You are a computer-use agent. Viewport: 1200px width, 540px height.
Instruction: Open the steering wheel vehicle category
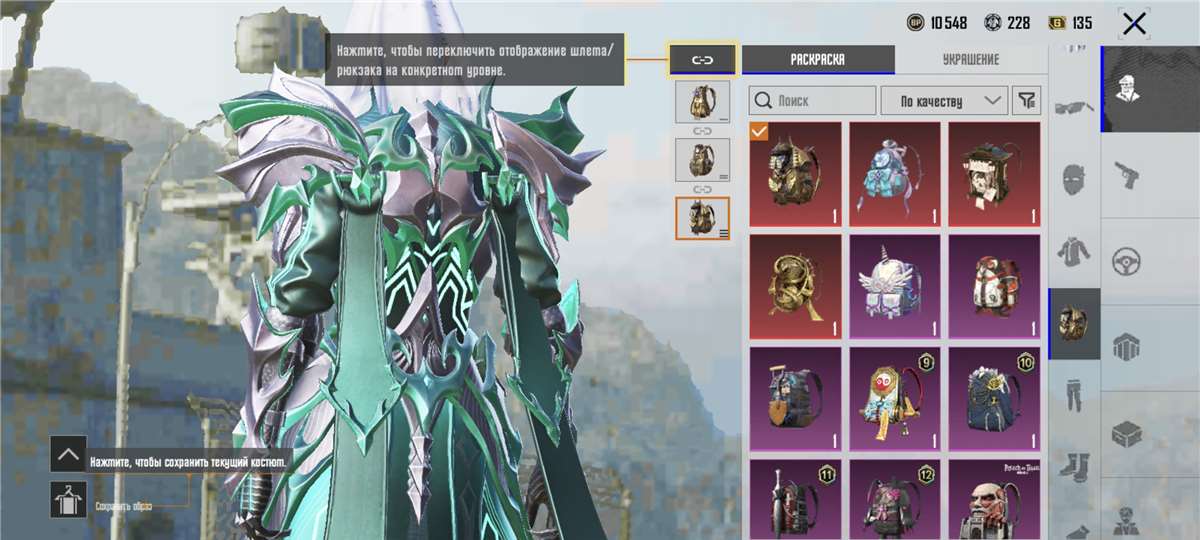click(1128, 261)
